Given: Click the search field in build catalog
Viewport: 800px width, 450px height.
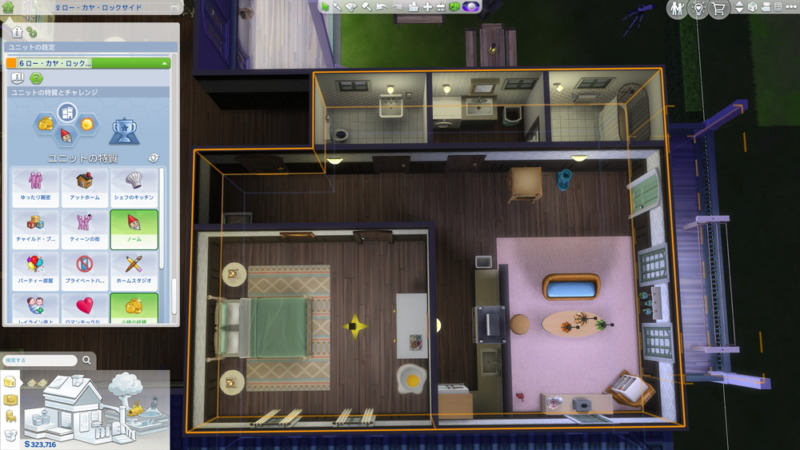Looking at the screenshot, I should pyautogui.click(x=38, y=360).
